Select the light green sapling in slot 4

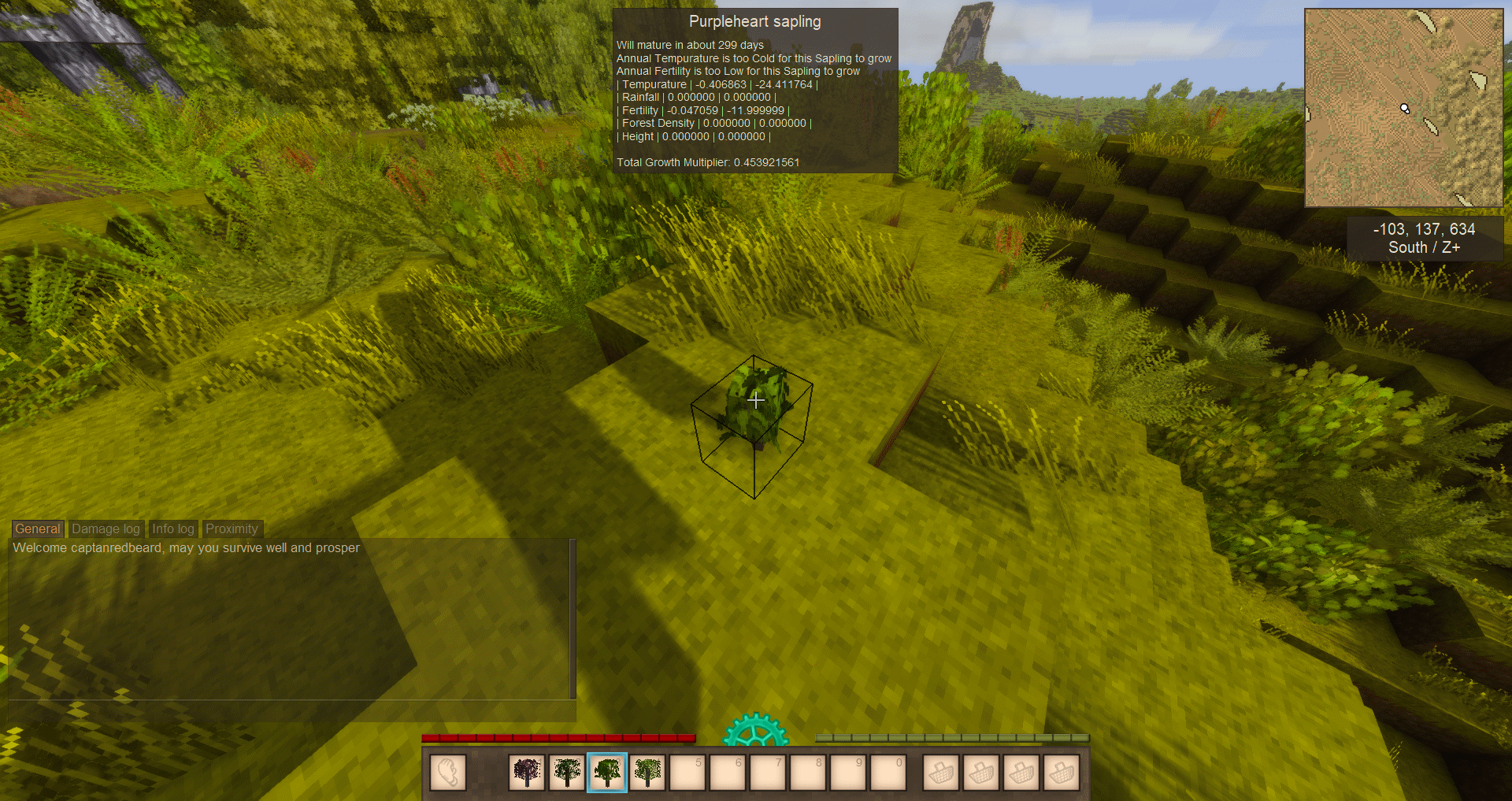click(647, 772)
